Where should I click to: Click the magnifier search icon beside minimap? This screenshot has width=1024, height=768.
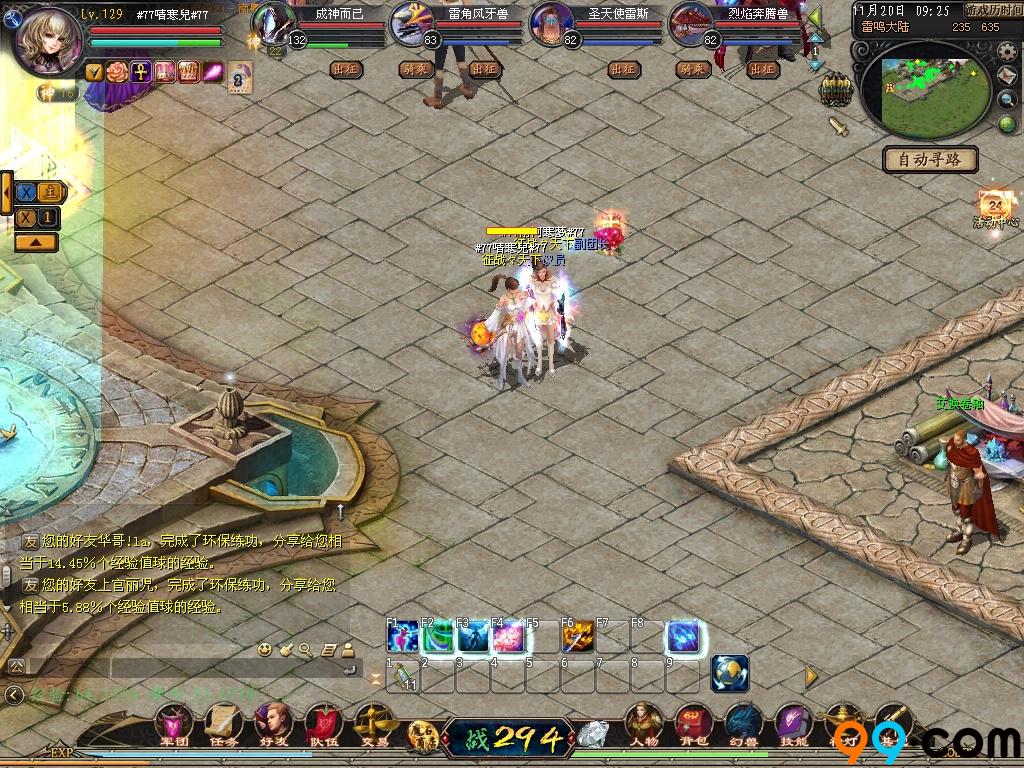click(1007, 100)
